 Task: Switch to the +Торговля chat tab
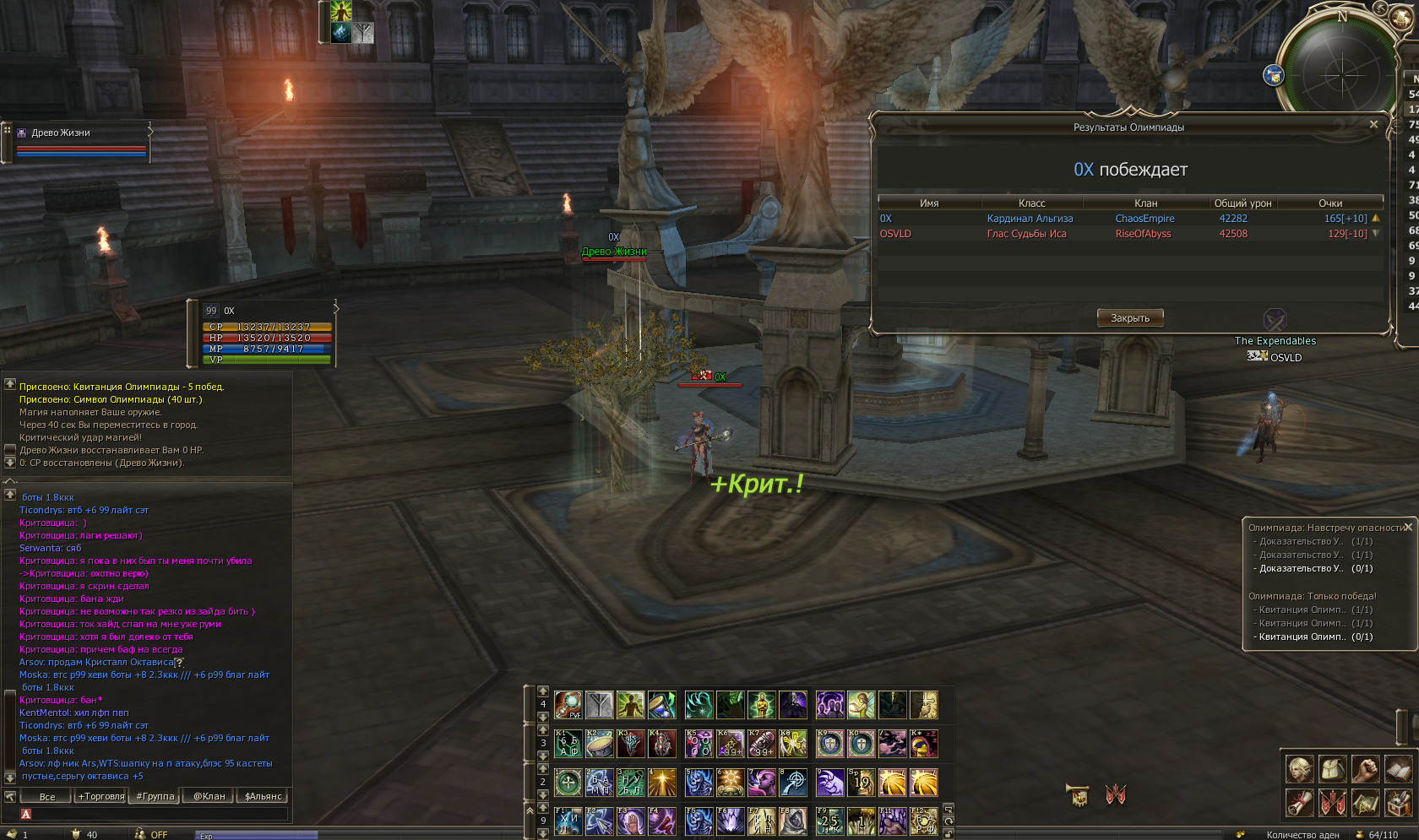tap(101, 796)
